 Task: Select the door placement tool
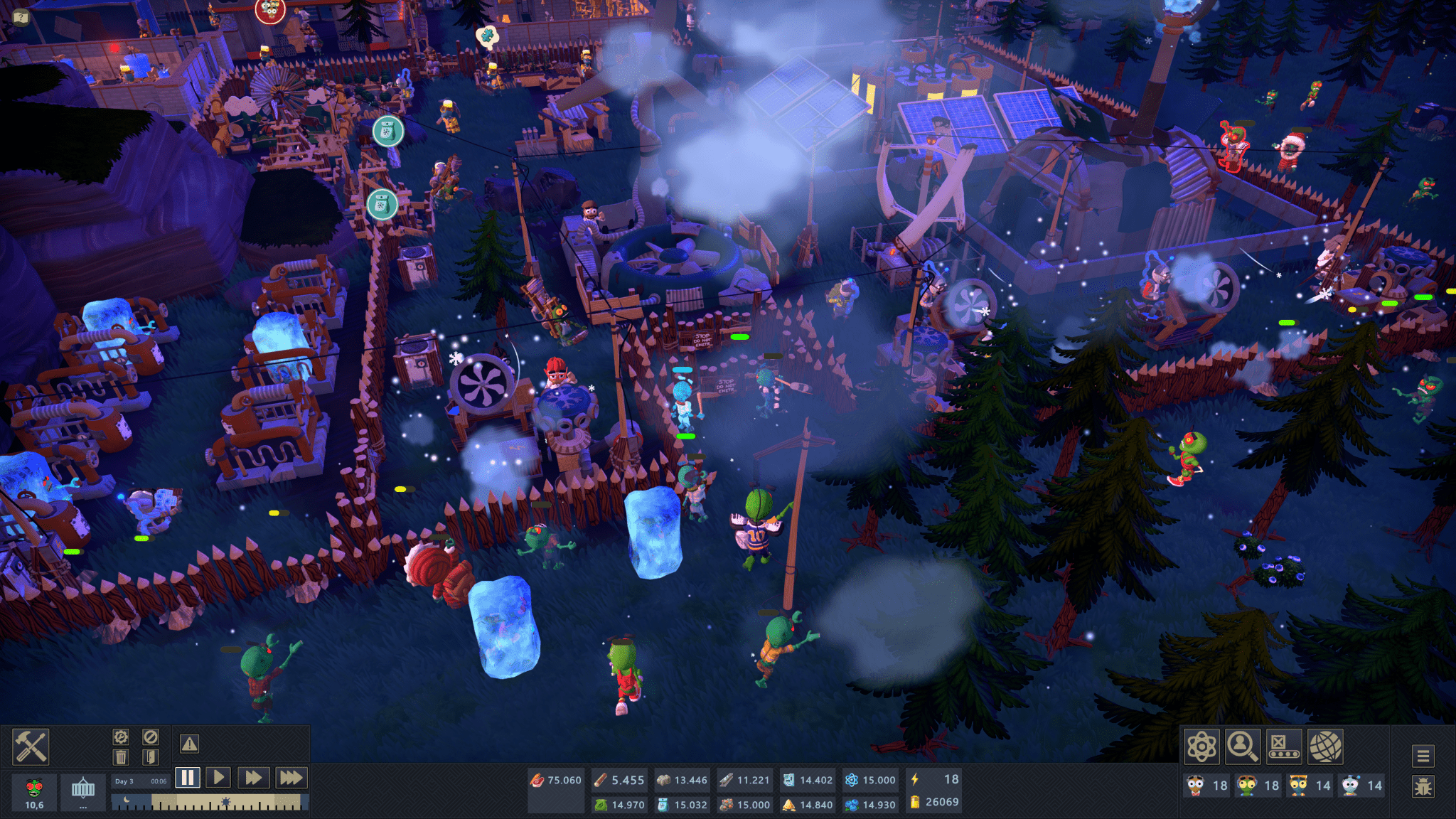150,758
